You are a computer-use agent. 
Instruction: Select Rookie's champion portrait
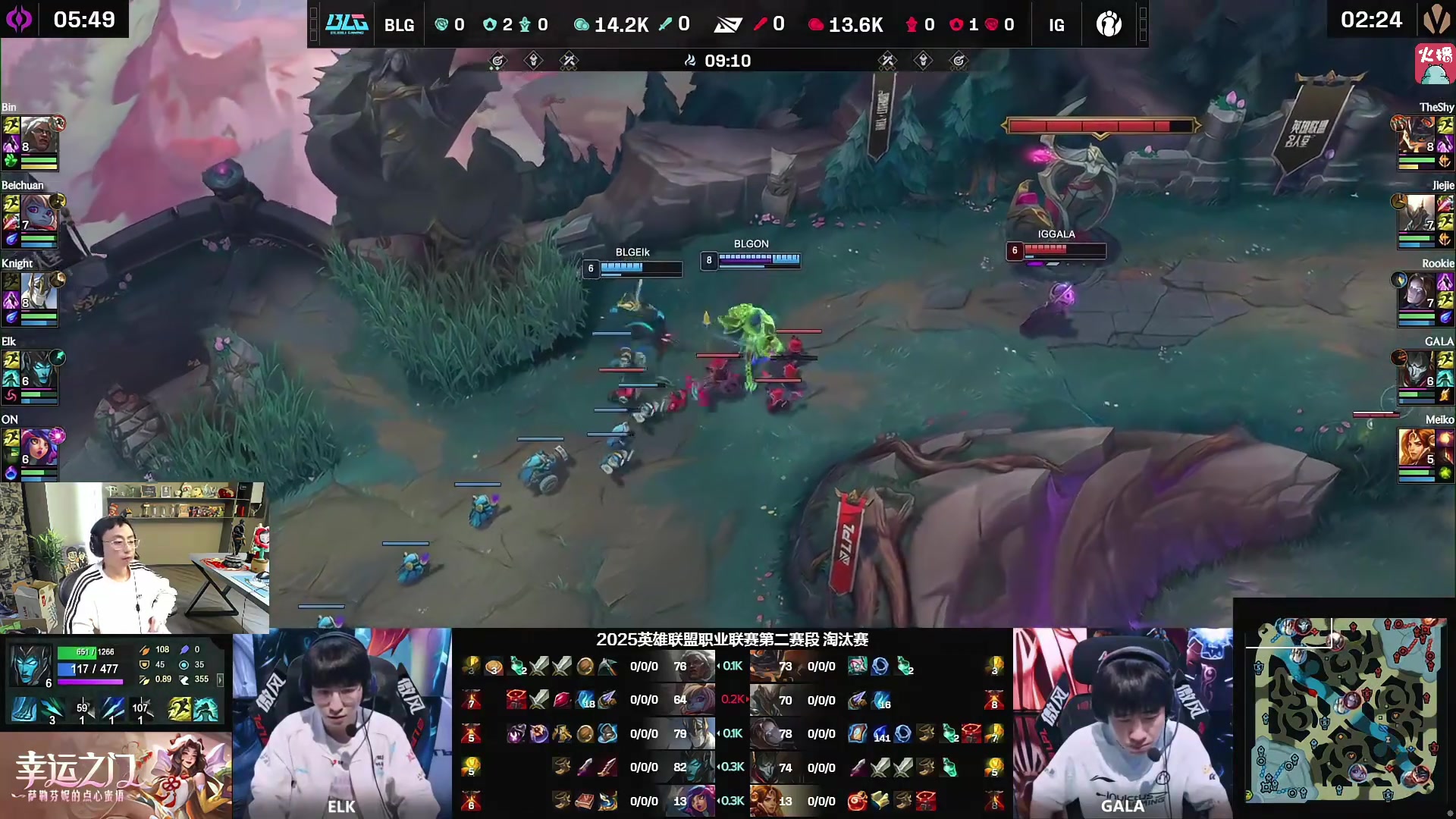tap(1417, 290)
